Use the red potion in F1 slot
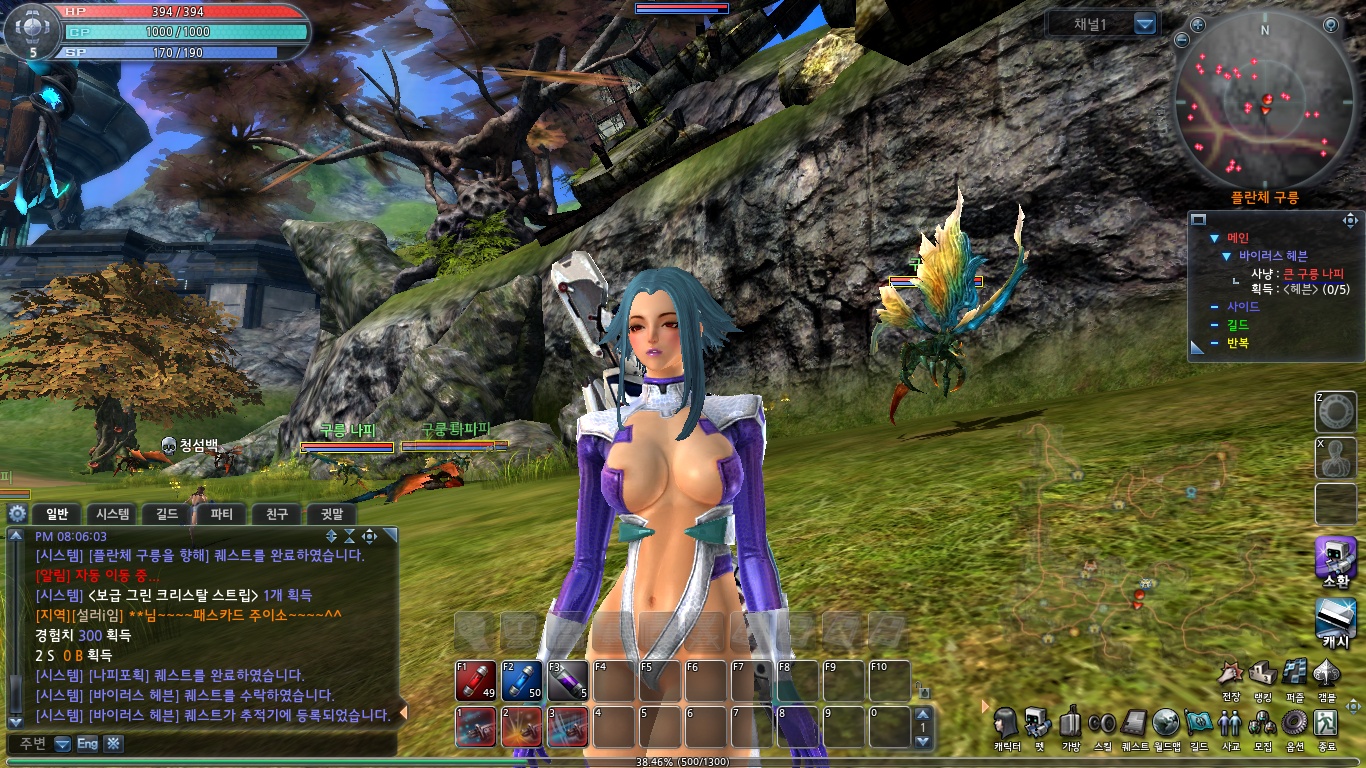1366x768 pixels. click(476, 680)
